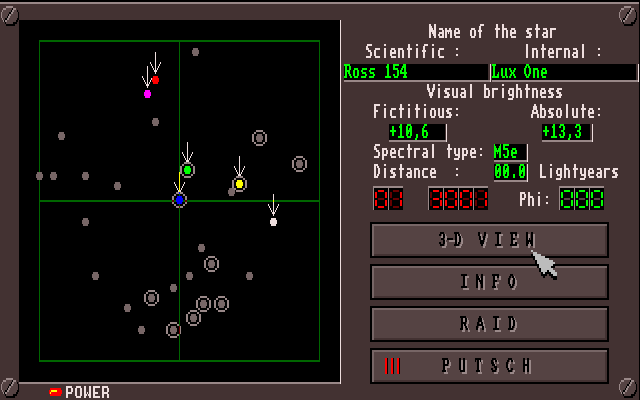
Task: Open the 3-D VIEW of the star map
Action: pyautogui.click(x=489, y=240)
